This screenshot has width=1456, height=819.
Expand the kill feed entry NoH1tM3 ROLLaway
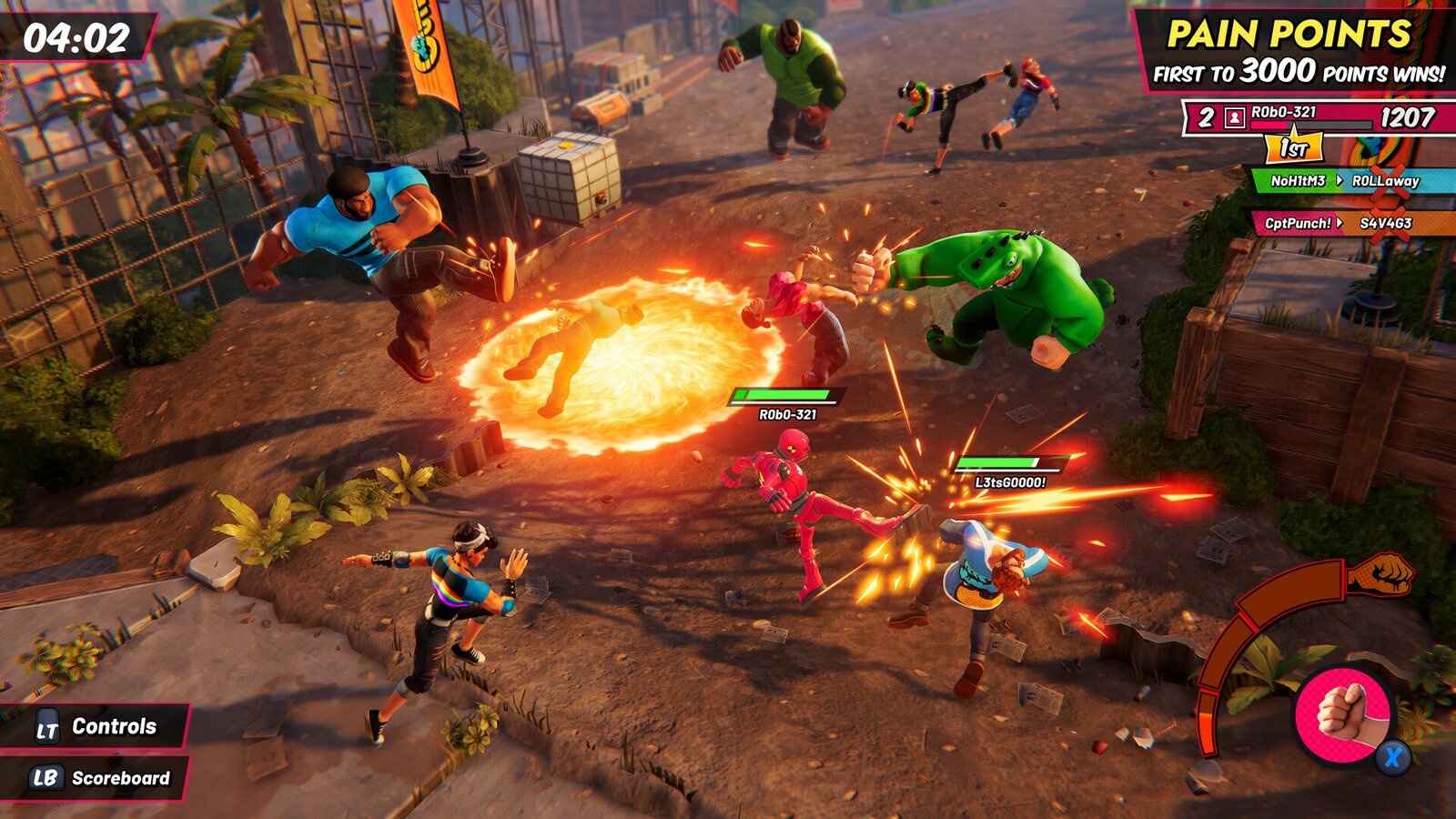(1344, 182)
